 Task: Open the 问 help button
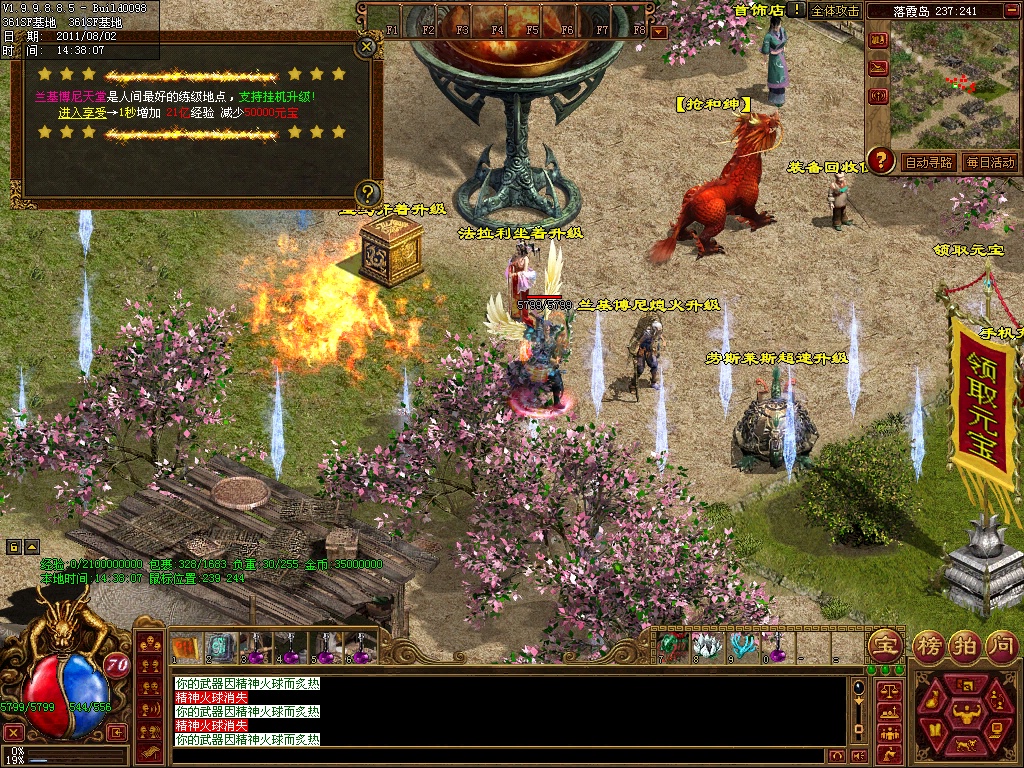coord(1001,646)
